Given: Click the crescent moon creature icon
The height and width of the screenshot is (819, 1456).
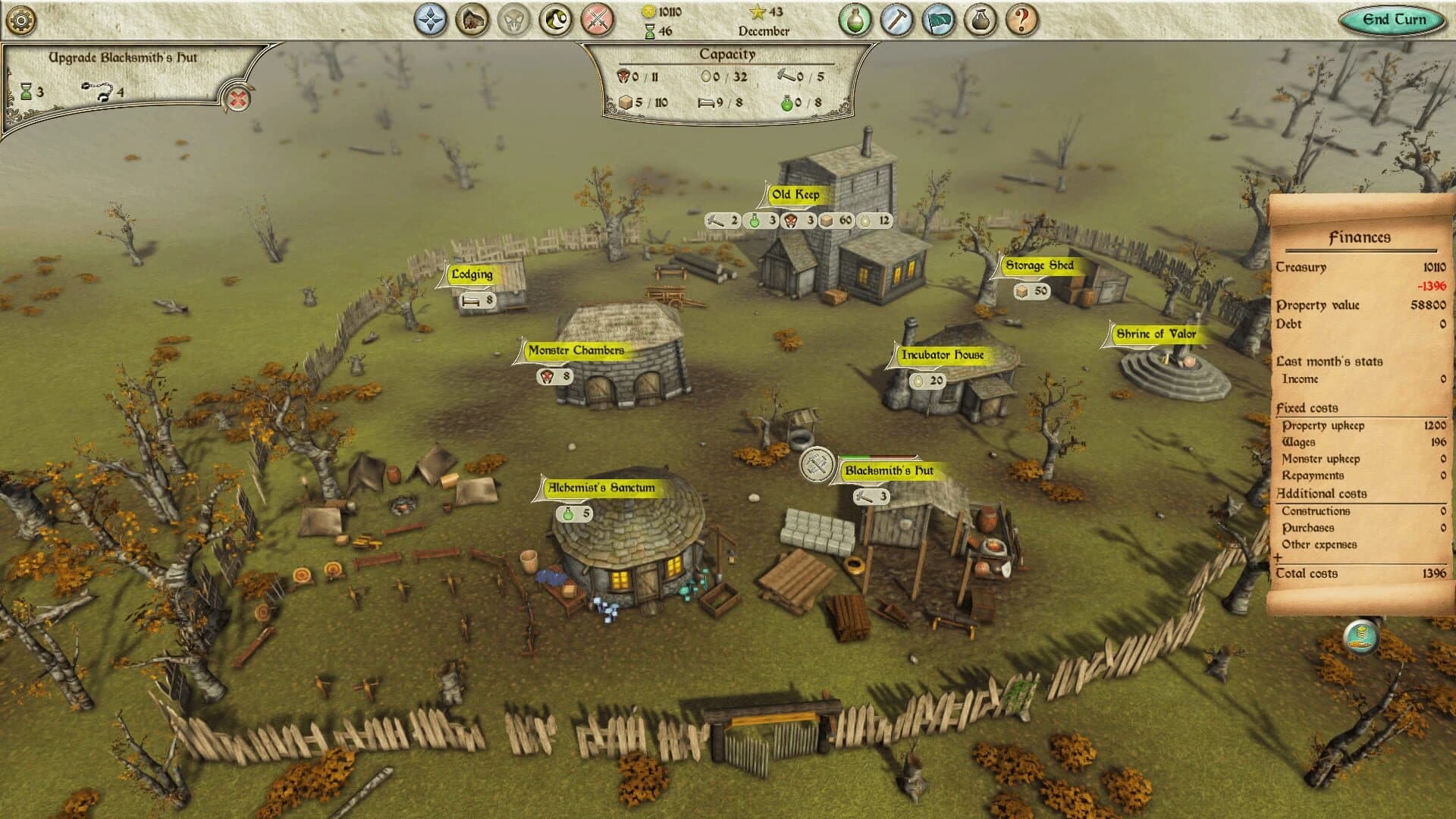Looking at the screenshot, I should (553, 20).
